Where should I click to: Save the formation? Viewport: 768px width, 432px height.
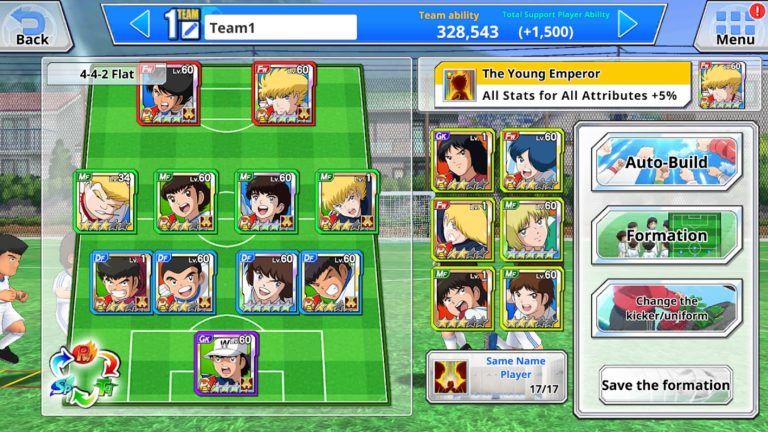point(665,385)
